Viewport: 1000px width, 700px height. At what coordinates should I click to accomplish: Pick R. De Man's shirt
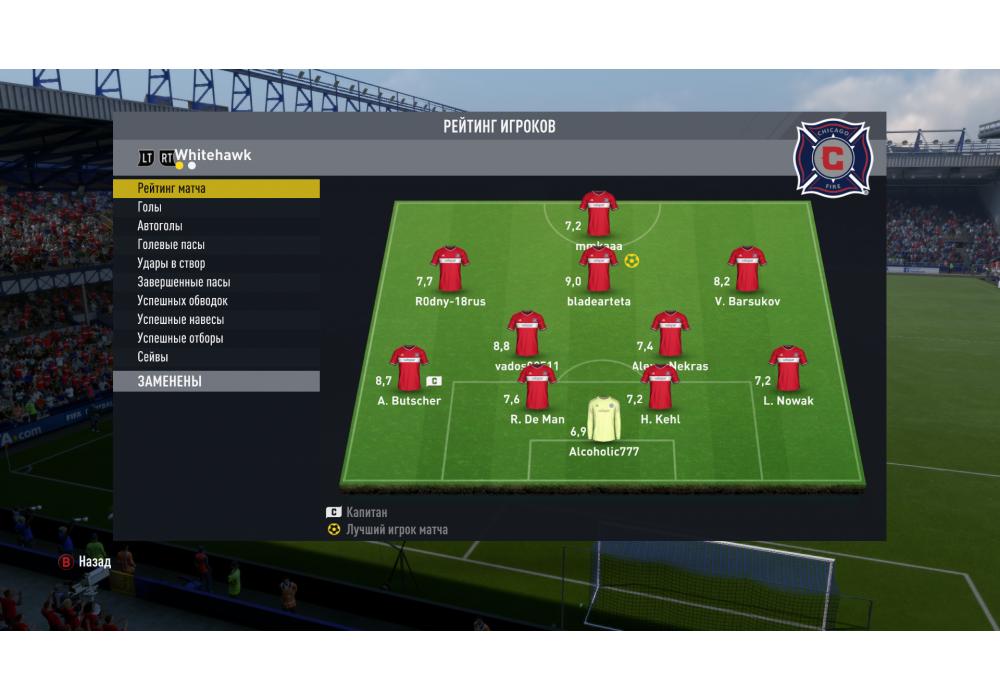click(x=537, y=386)
